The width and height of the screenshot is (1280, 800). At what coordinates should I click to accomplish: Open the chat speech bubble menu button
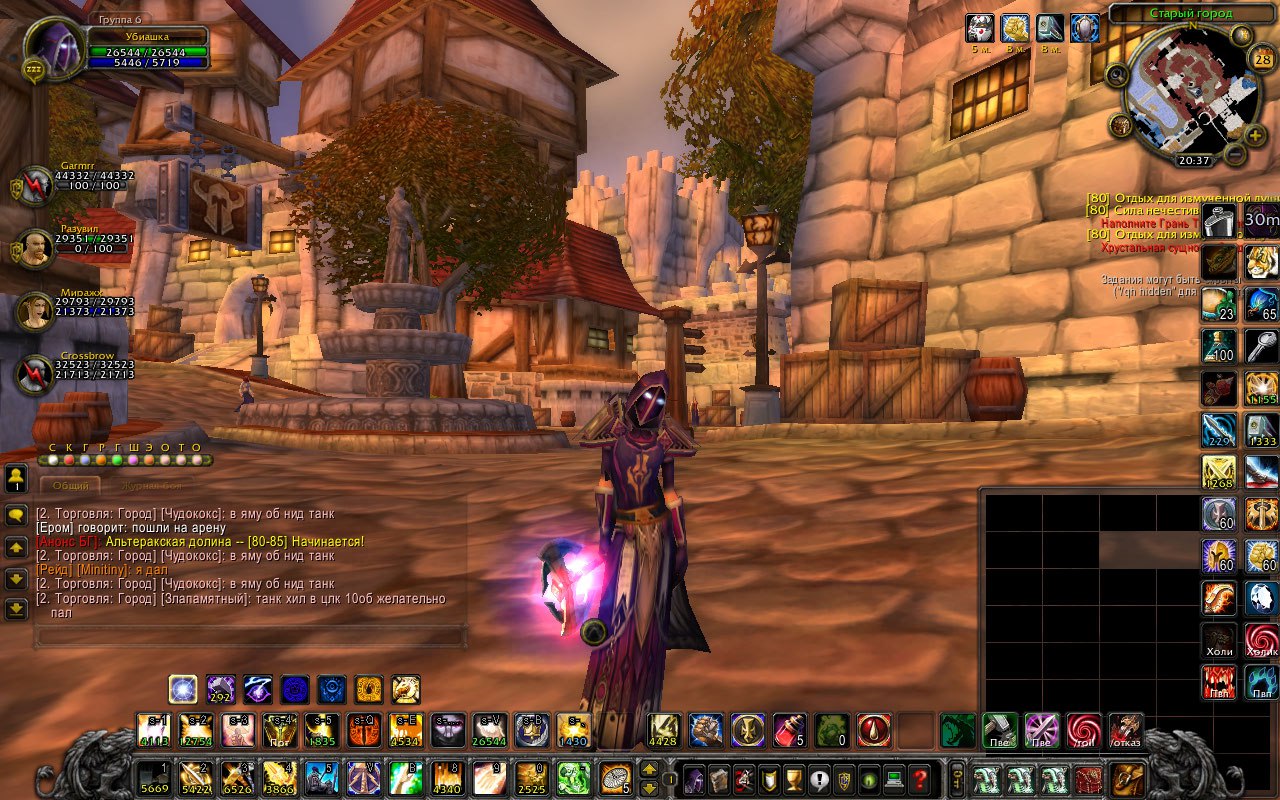point(16,516)
